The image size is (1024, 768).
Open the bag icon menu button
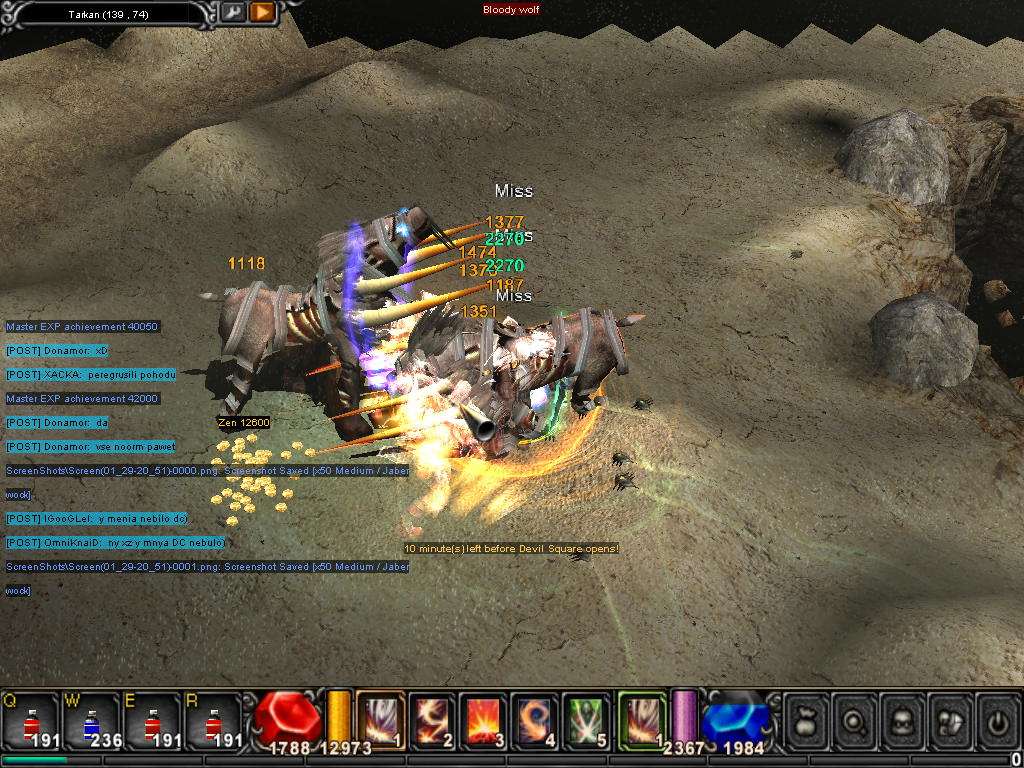click(x=806, y=718)
